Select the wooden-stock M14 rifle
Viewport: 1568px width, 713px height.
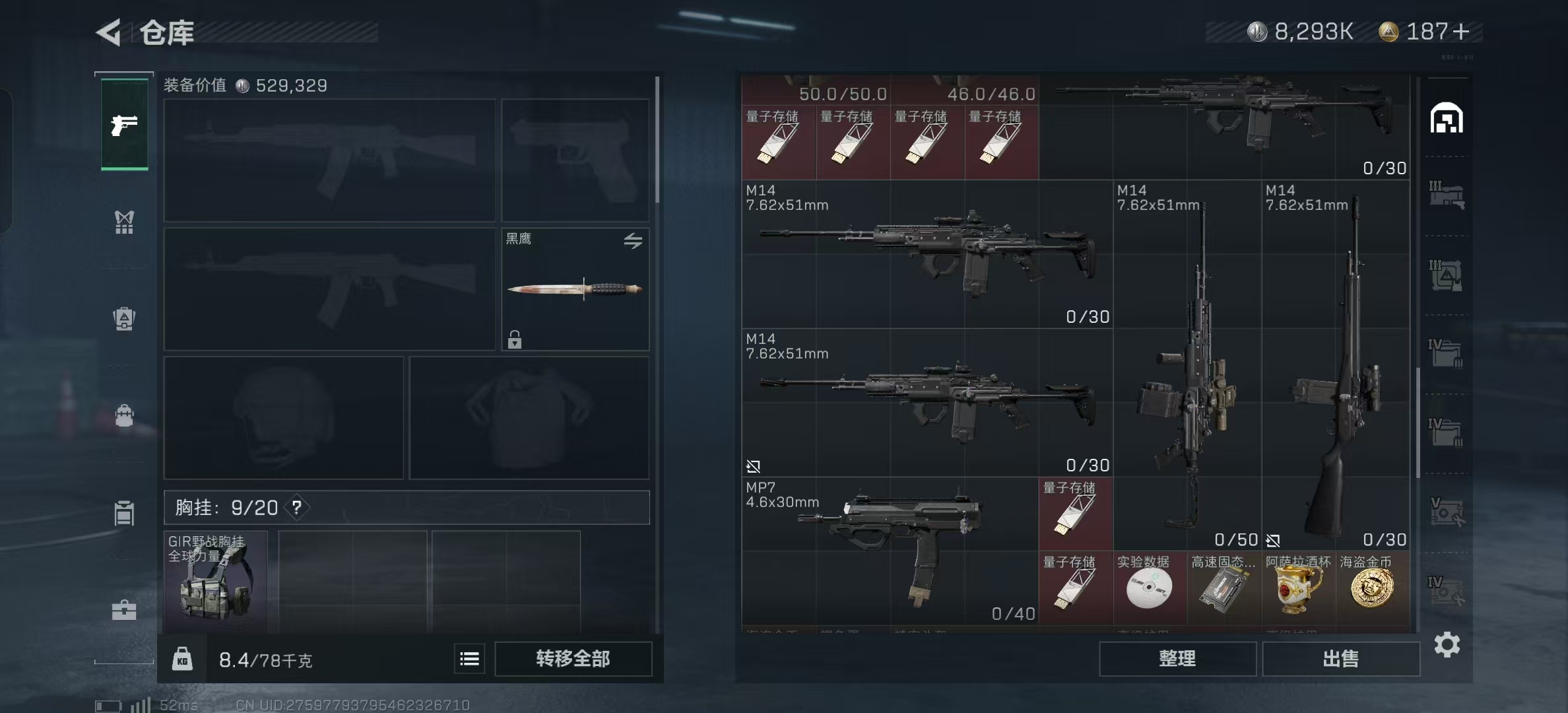coord(1336,370)
